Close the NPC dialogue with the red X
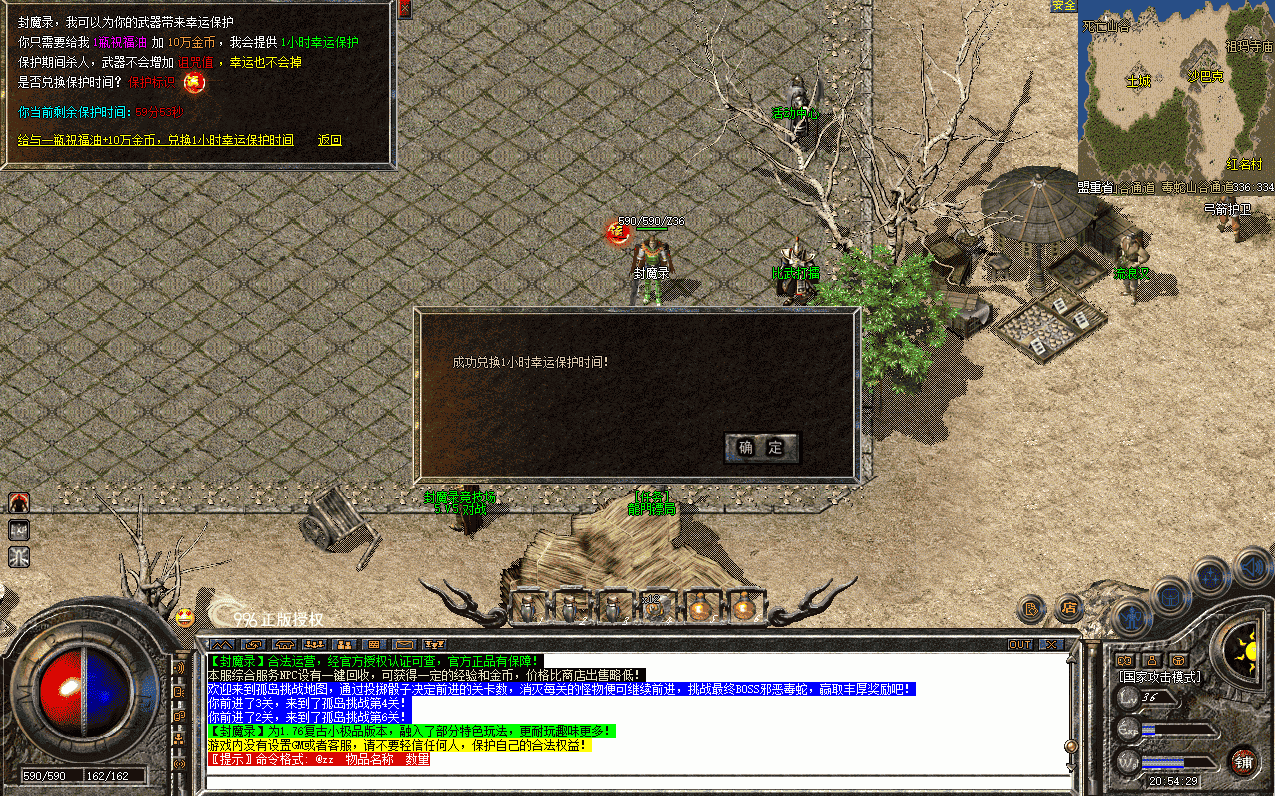The image size is (1275, 796). [404, 8]
